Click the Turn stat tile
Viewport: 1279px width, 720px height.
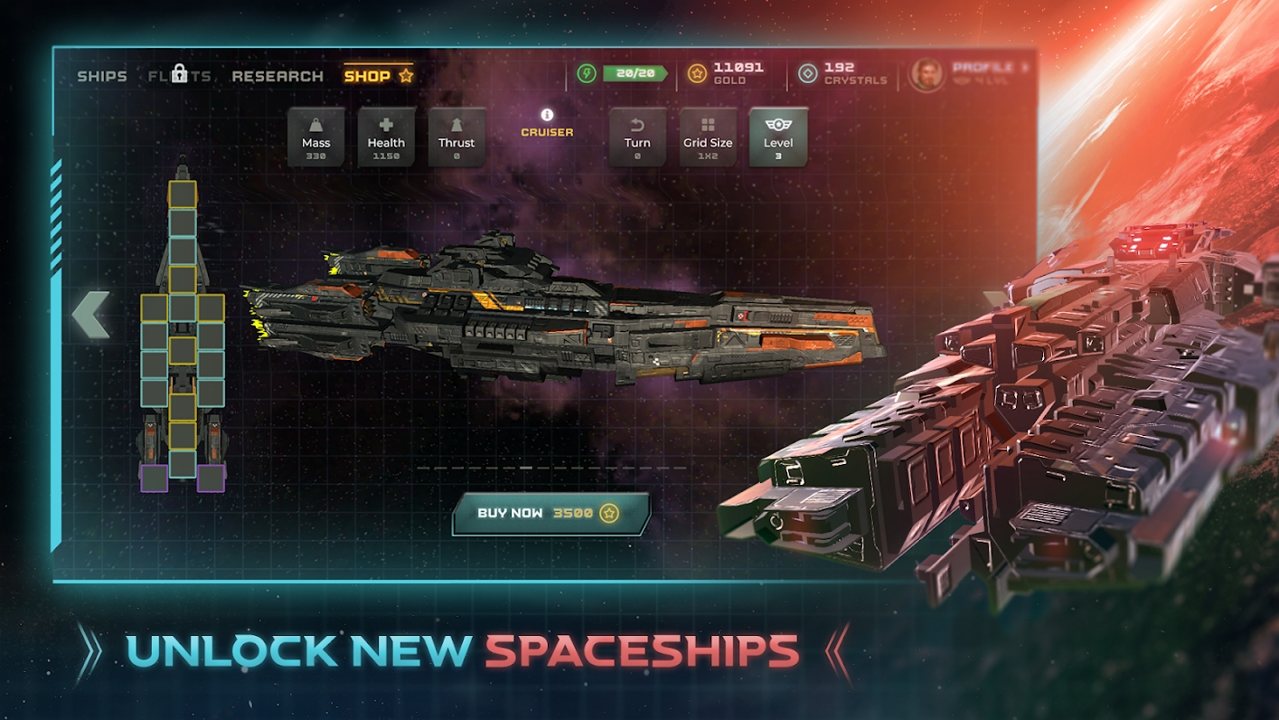tap(638, 136)
